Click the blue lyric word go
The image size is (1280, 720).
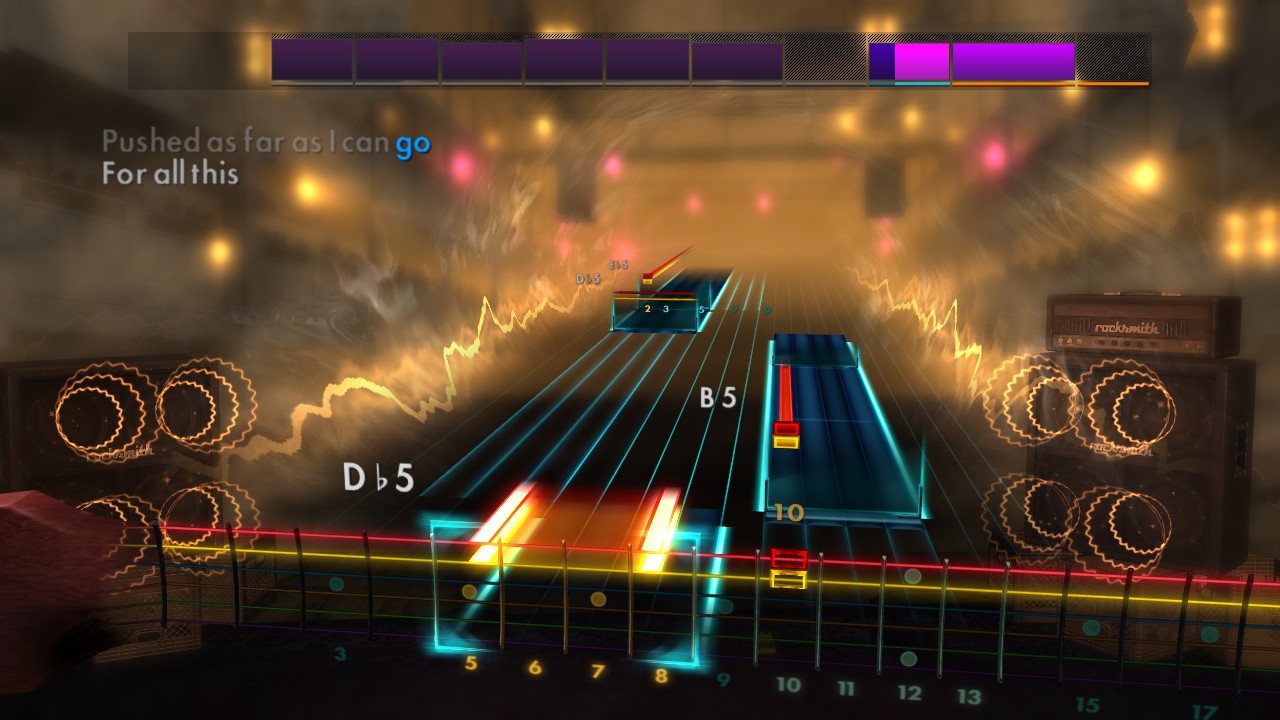point(412,143)
